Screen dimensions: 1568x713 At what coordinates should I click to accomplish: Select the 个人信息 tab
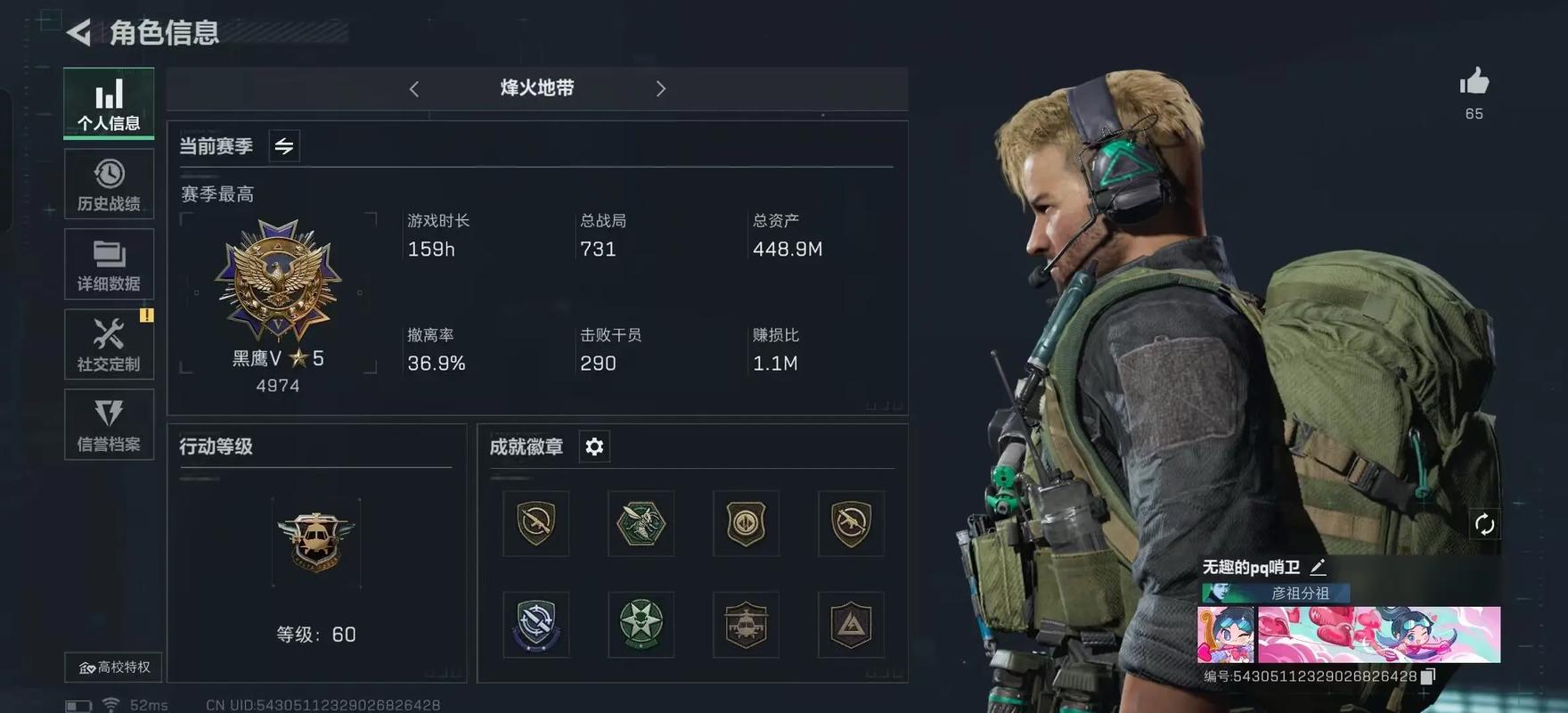coord(109,103)
